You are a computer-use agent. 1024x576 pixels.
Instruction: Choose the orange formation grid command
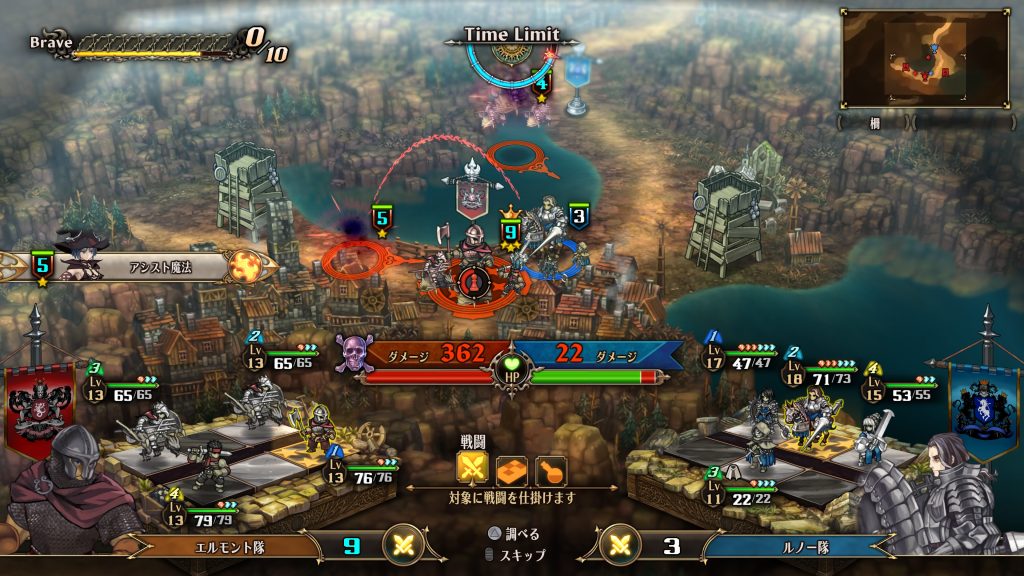pyautogui.click(x=512, y=469)
